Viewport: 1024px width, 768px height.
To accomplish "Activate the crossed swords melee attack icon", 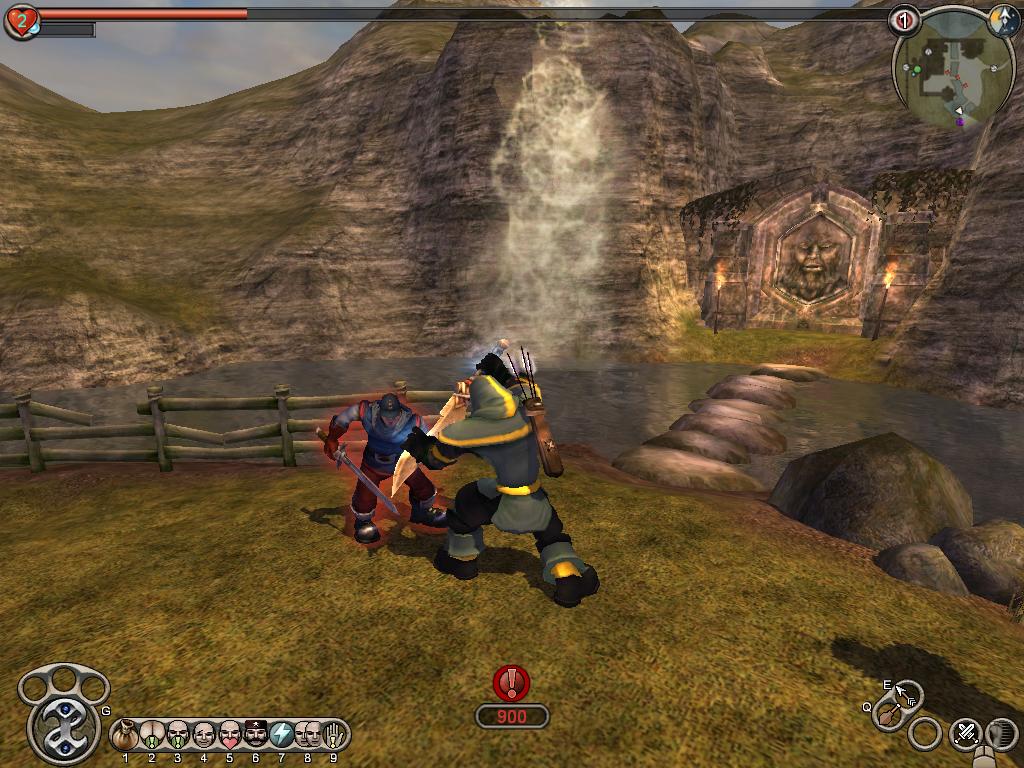I will coord(965,733).
